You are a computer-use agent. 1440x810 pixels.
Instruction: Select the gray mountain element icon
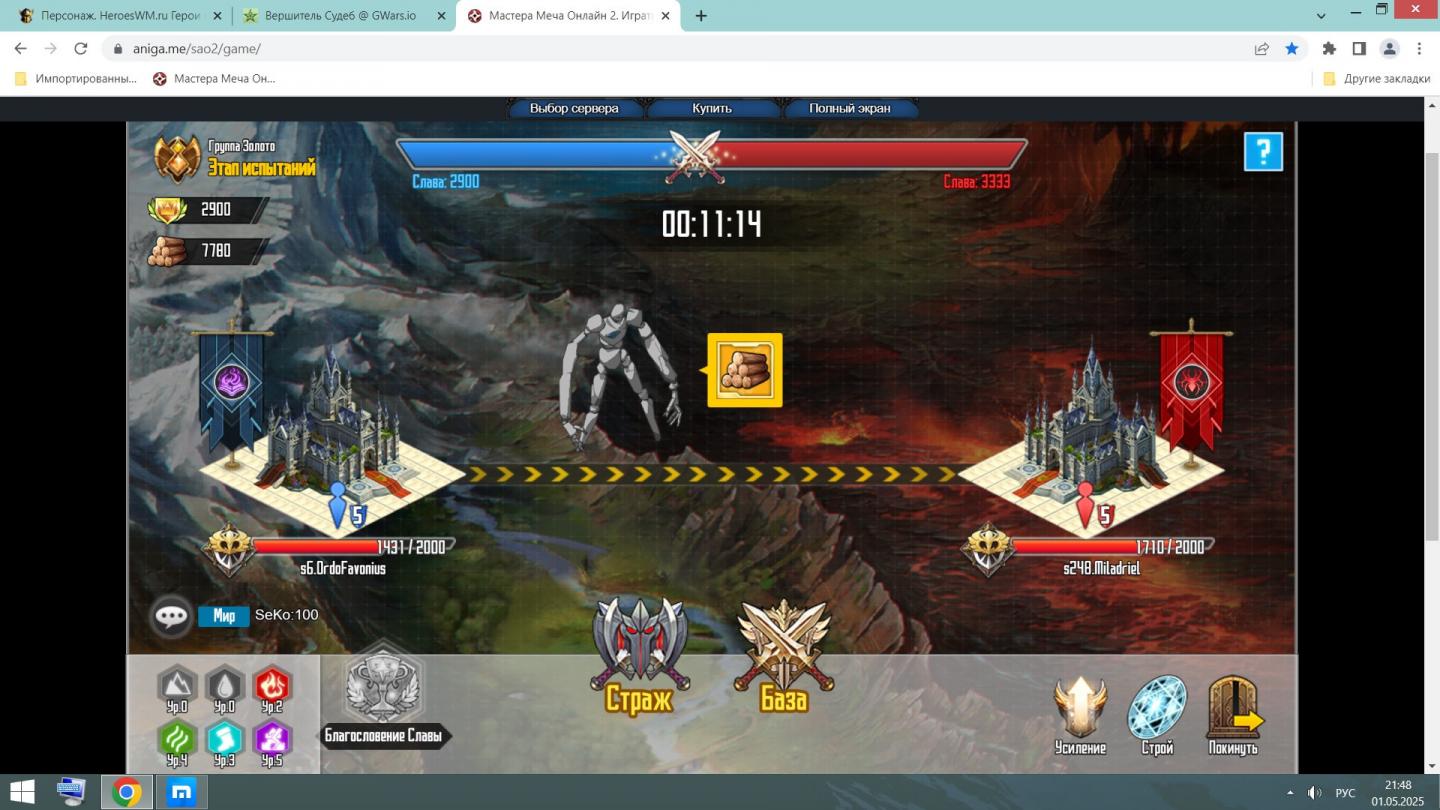(177, 685)
